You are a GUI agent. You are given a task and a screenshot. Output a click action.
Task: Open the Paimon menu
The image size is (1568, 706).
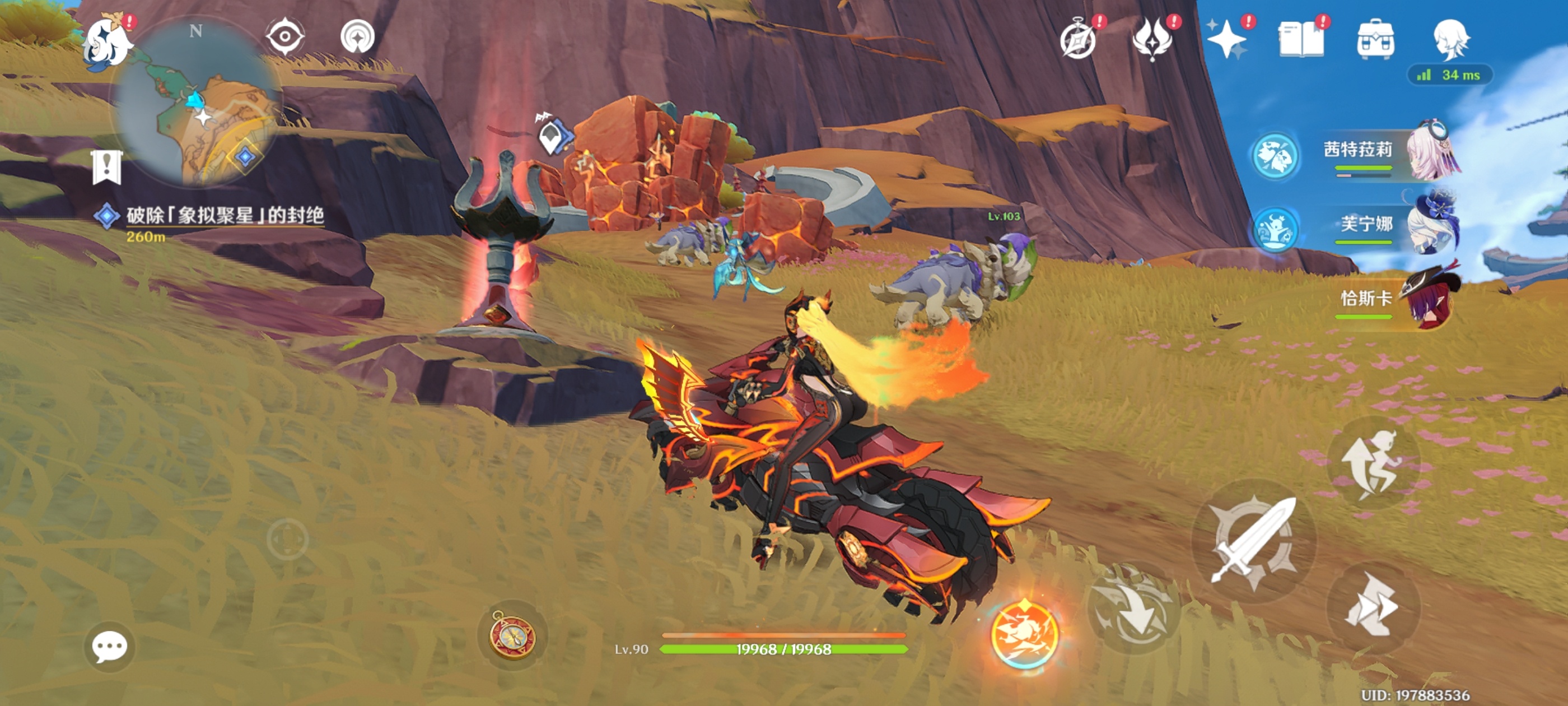coord(108,43)
